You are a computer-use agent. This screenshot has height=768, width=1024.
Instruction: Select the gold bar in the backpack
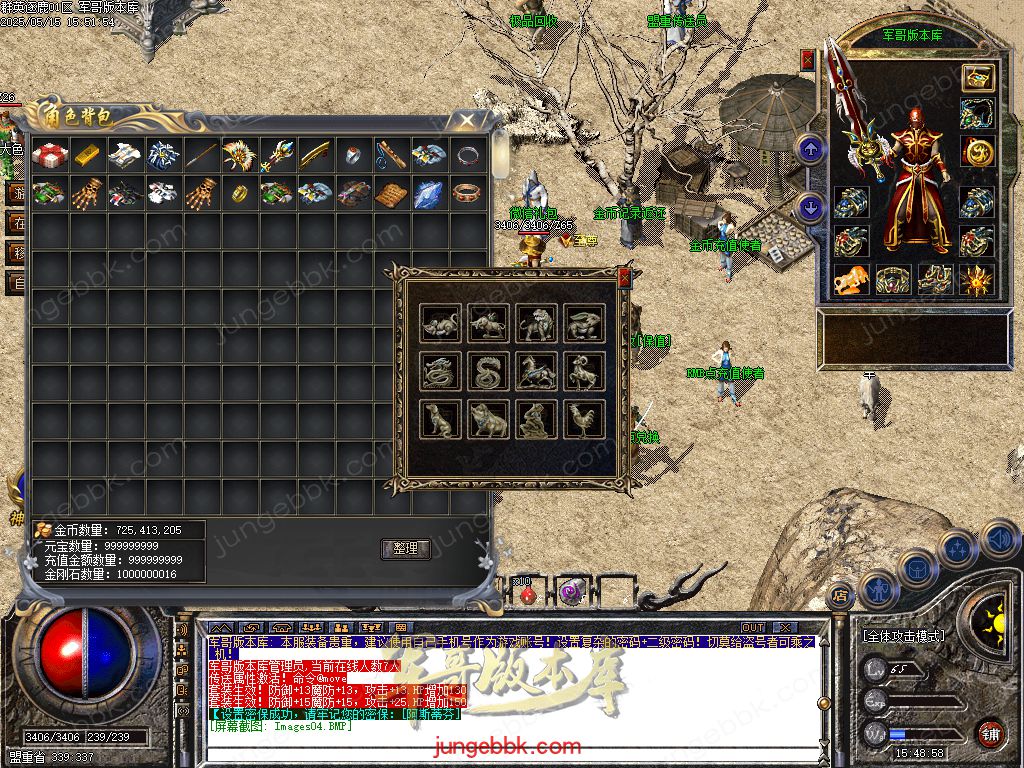point(88,155)
